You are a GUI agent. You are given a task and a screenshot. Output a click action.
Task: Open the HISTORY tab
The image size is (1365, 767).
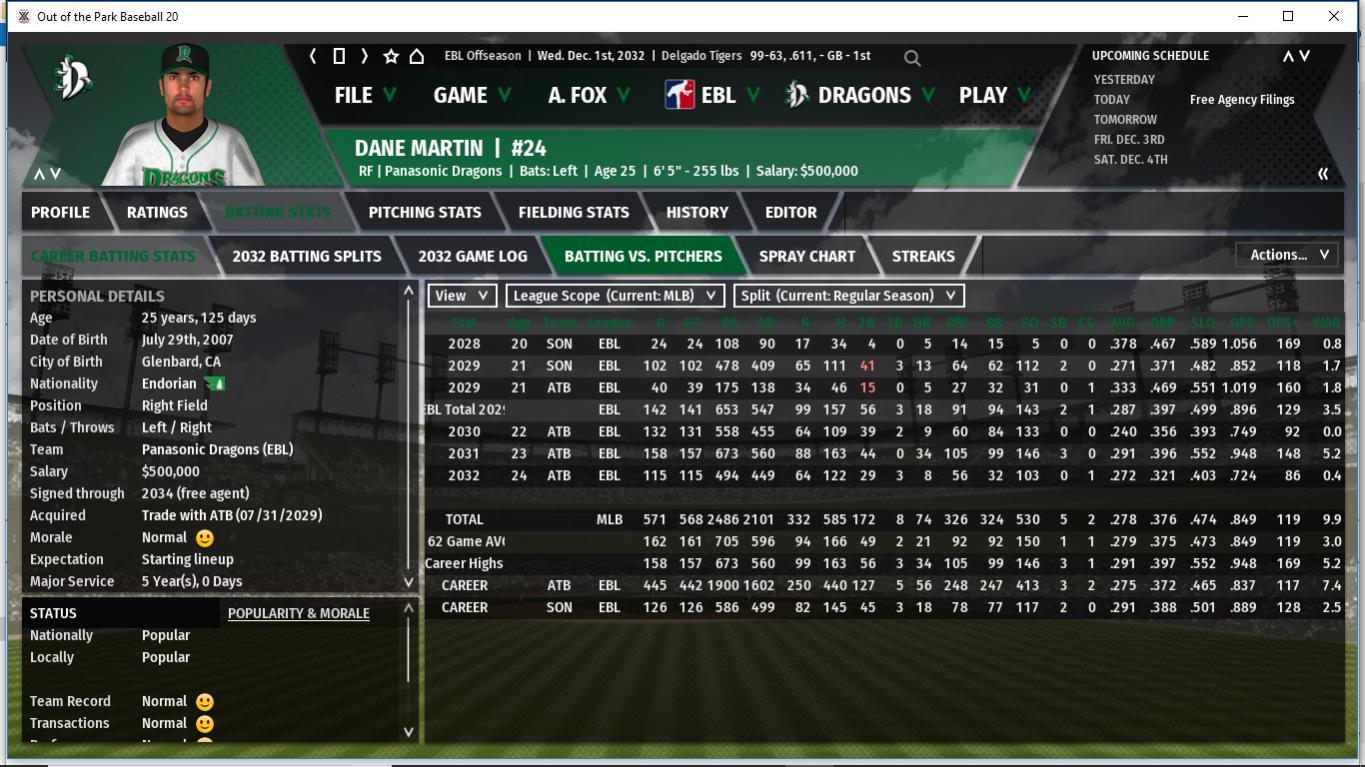pos(697,212)
